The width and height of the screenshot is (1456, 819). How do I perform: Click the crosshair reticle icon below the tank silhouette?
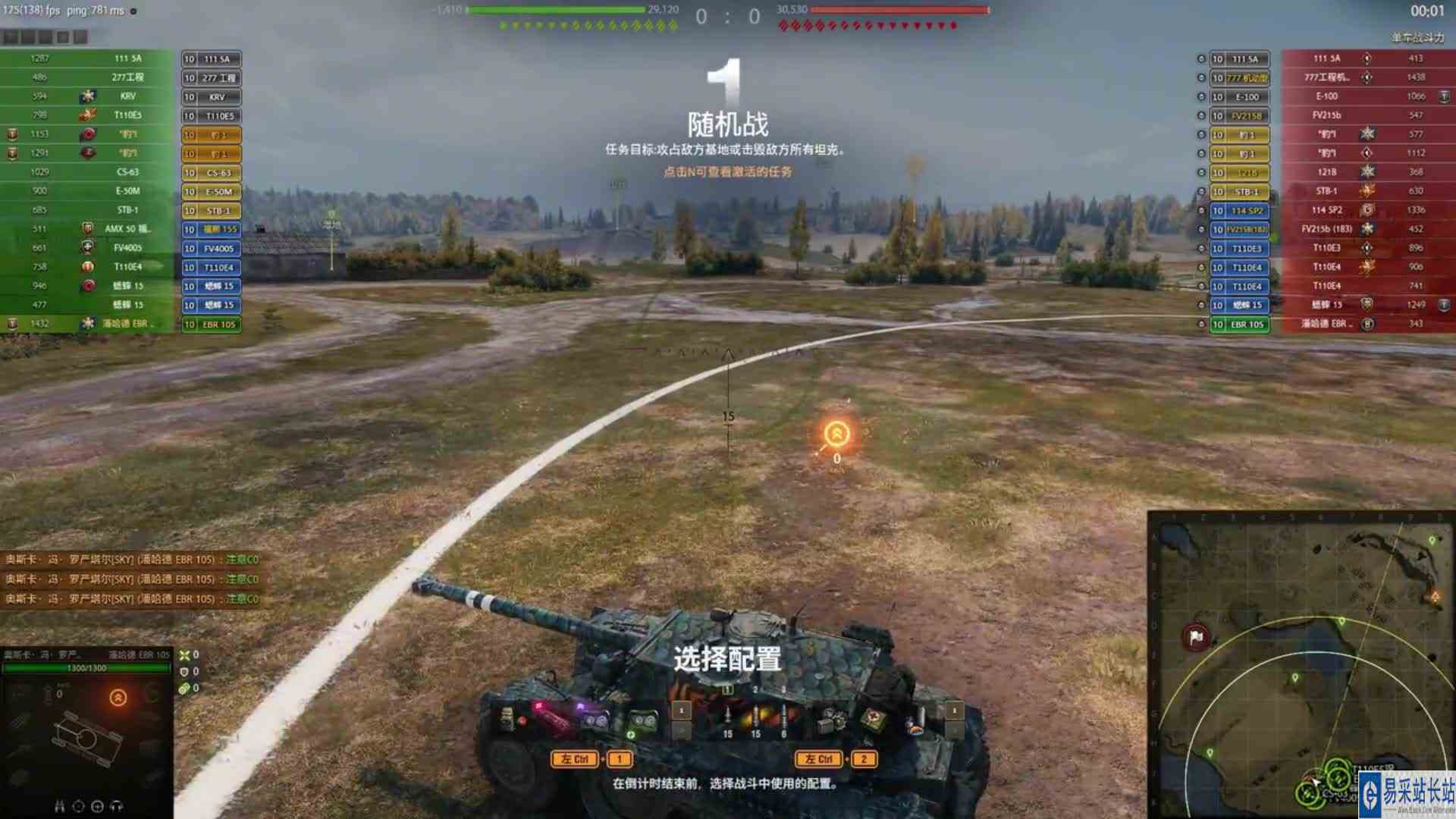point(78,807)
